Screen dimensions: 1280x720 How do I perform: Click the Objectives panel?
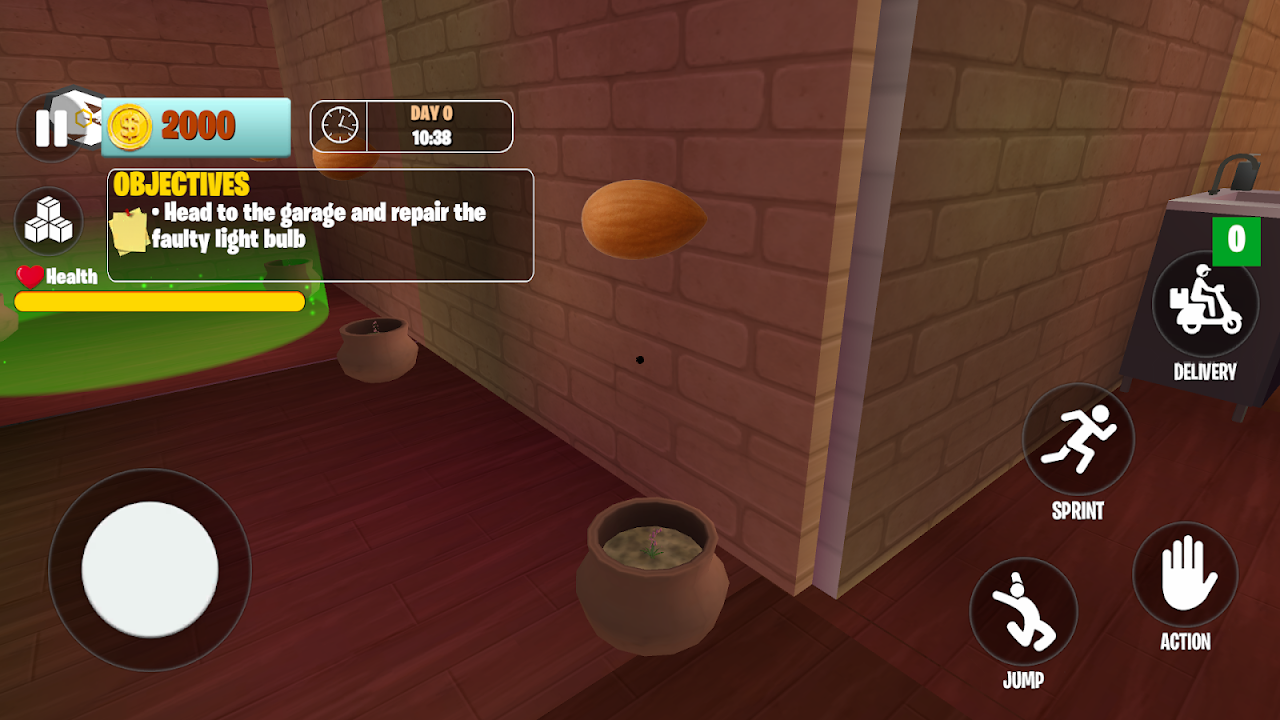pyautogui.click(x=320, y=226)
